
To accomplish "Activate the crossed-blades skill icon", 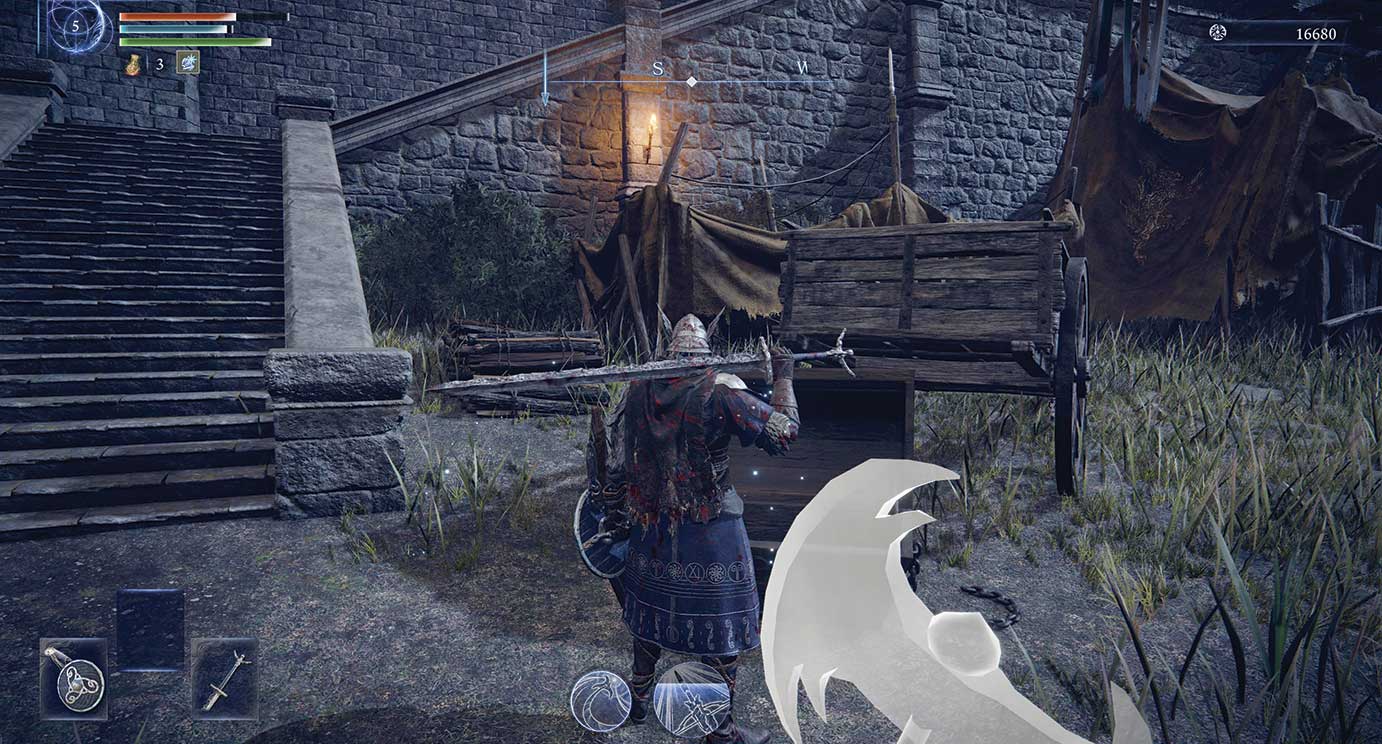I will click(691, 700).
